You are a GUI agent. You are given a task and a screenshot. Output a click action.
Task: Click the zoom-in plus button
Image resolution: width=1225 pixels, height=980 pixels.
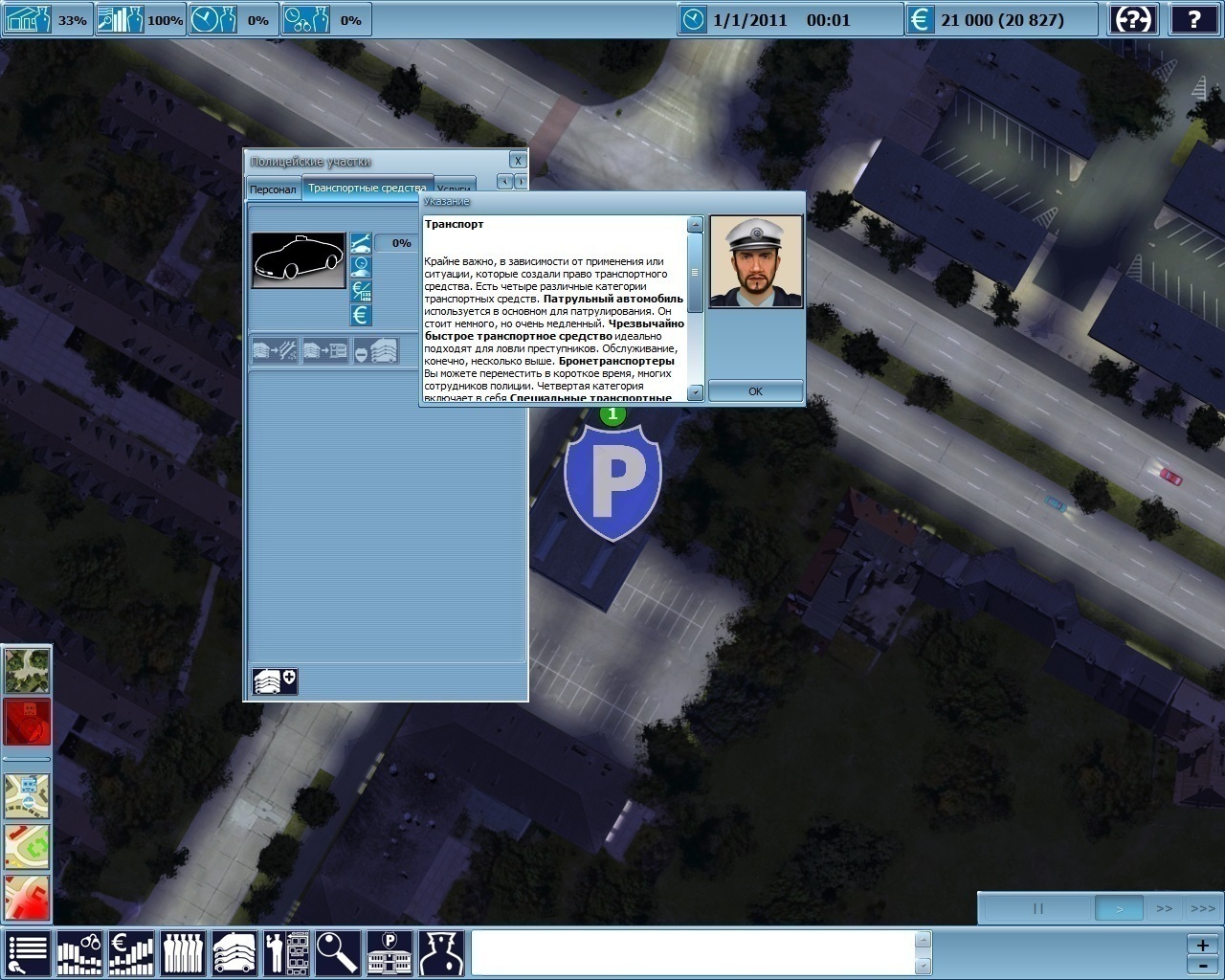[x=1202, y=945]
